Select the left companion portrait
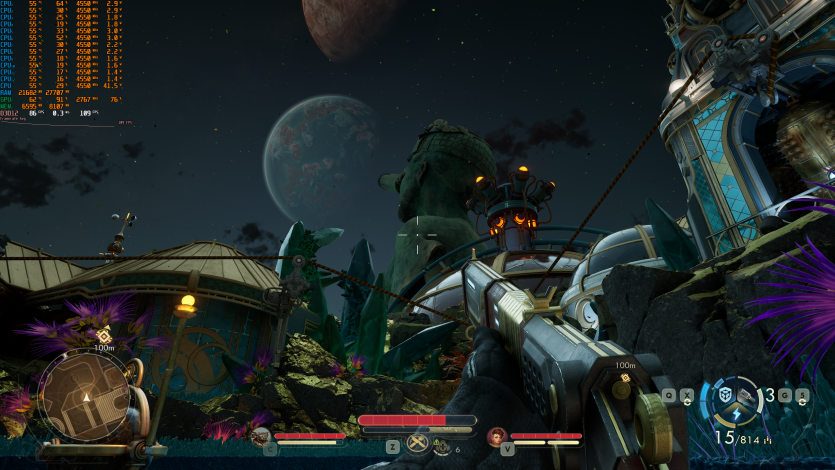 coord(260,436)
